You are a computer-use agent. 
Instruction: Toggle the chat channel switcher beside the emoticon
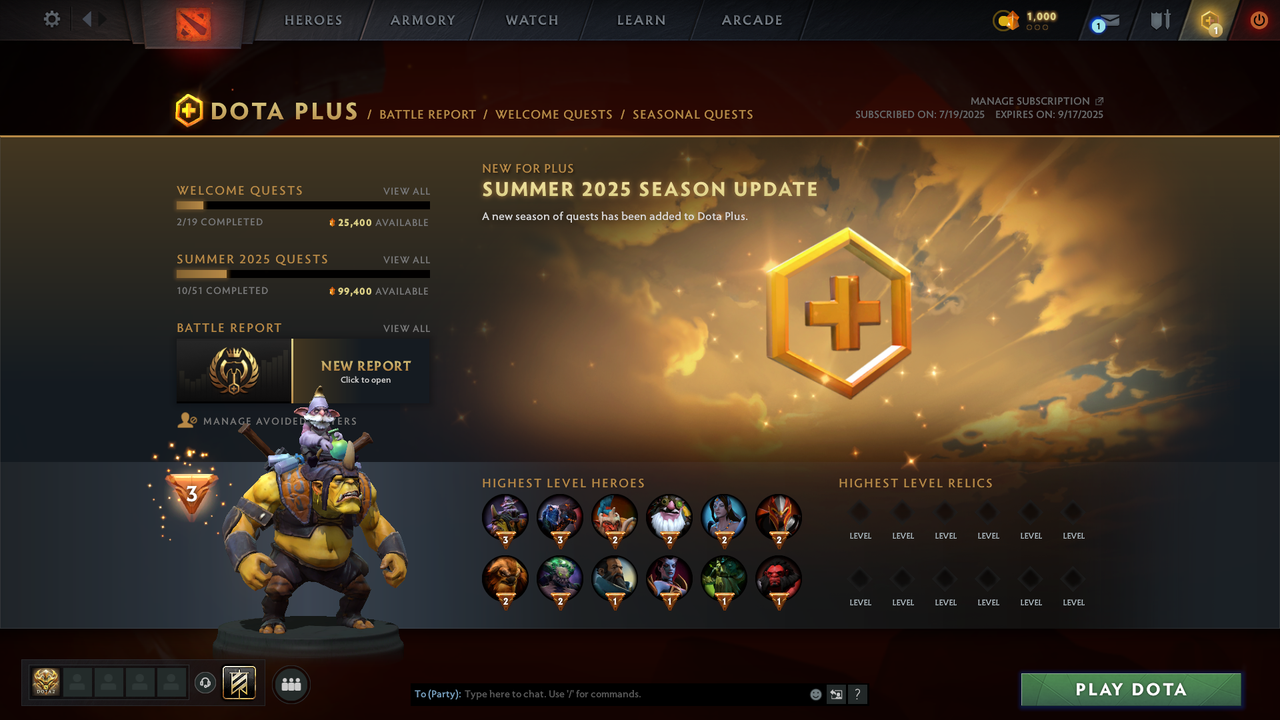coord(836,693)
